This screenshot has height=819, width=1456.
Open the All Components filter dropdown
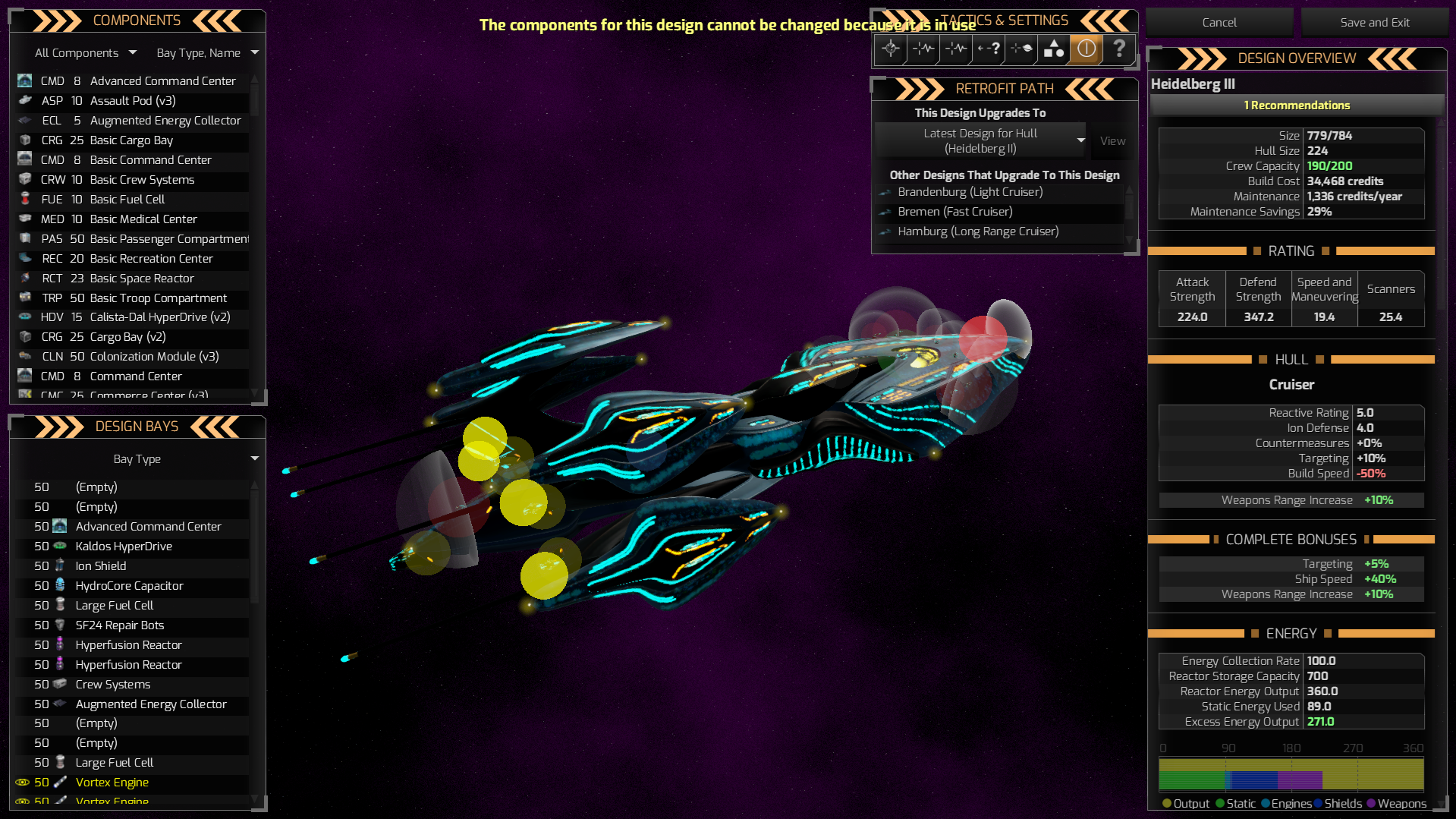point(83,52)
